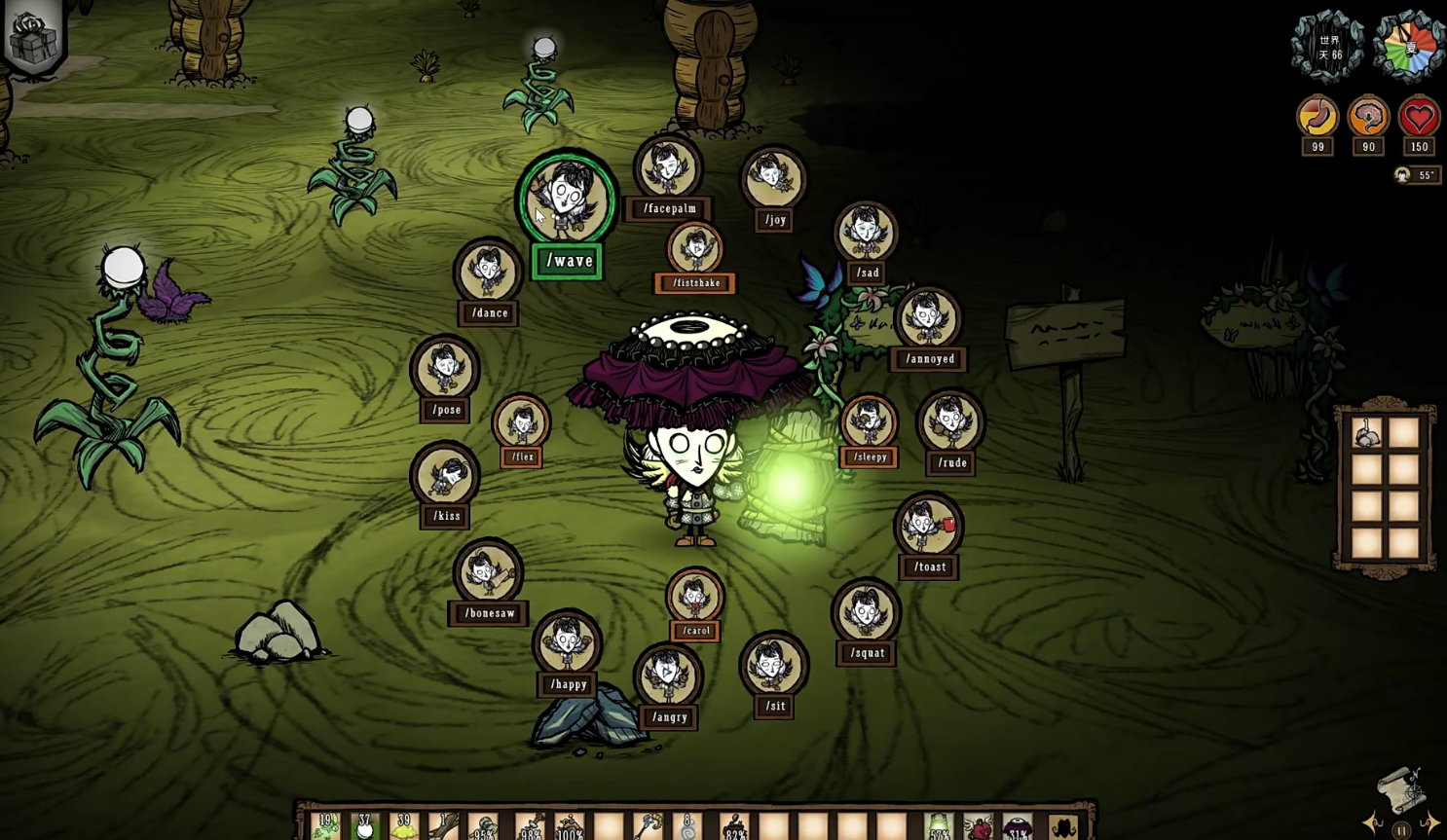Select the /happy emote

pos(568,644)
